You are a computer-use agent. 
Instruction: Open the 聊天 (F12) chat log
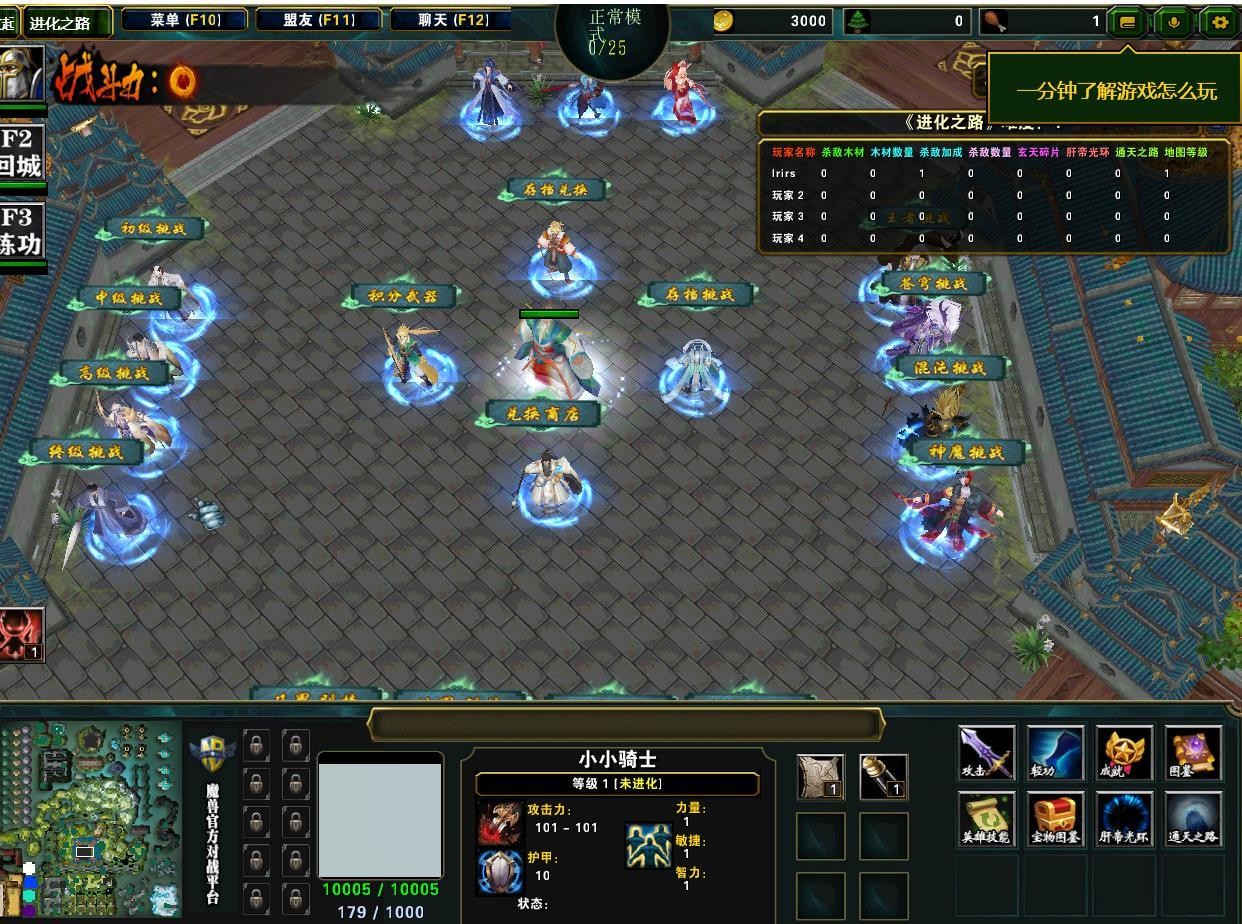point(453,20)
